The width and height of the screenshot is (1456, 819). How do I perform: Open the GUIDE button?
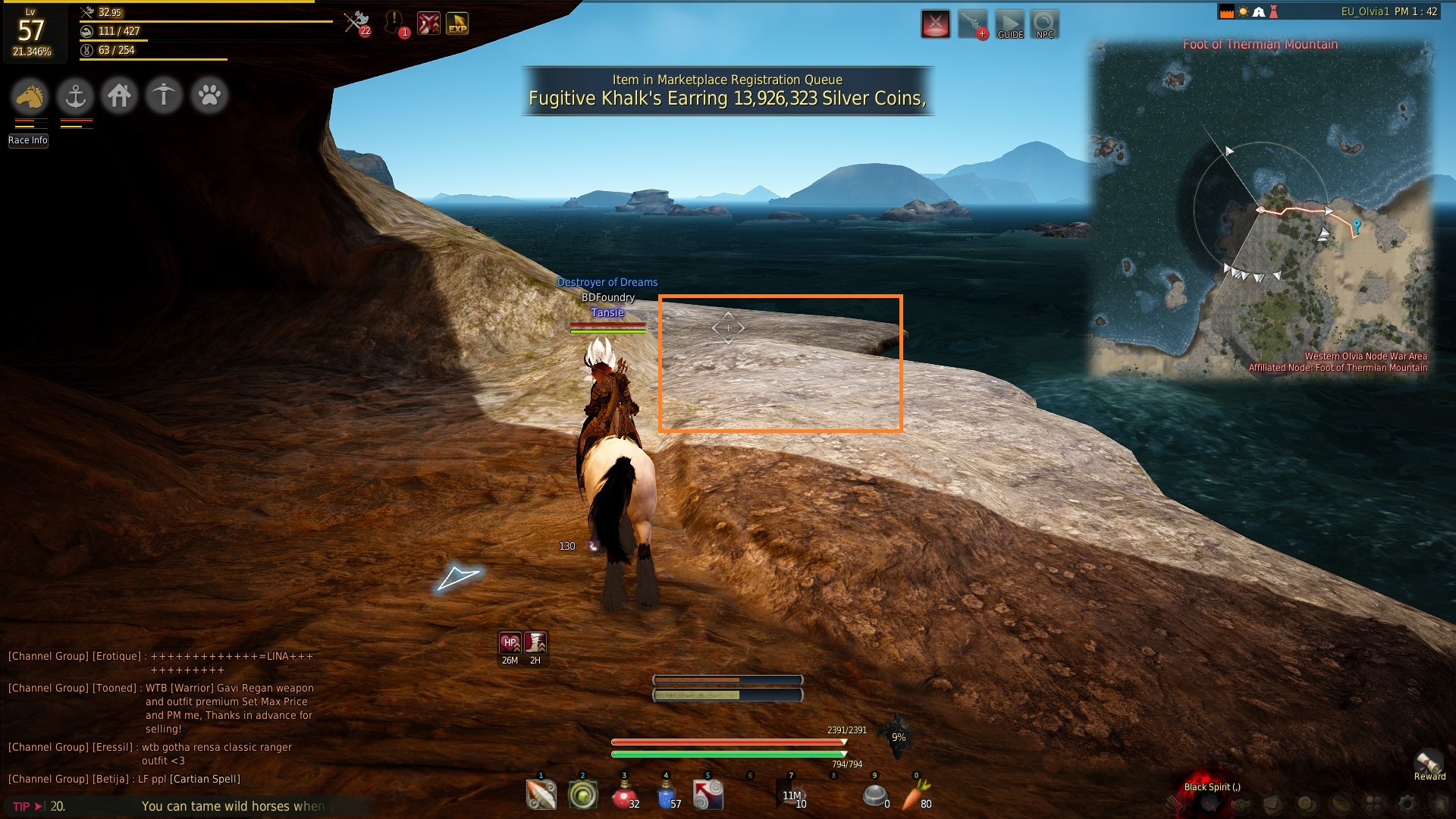tap(1009, 24)
